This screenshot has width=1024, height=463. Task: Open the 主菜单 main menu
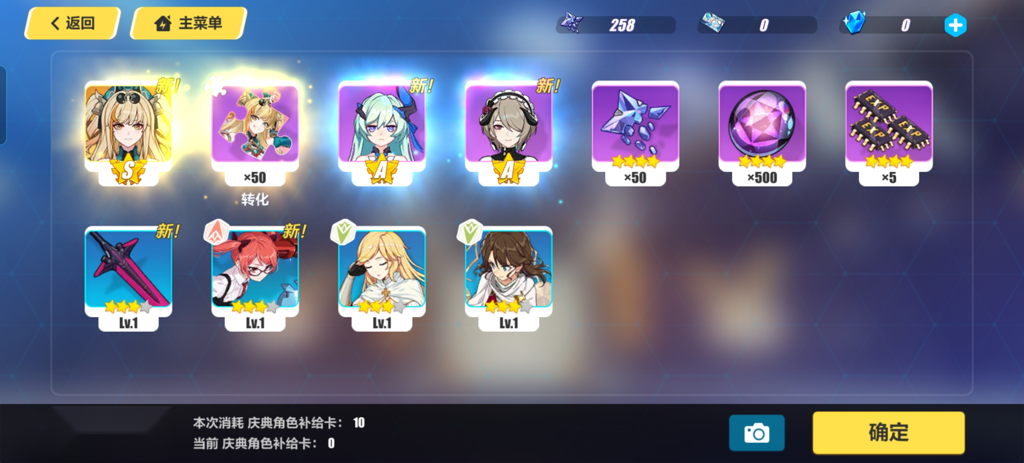tap(188, 23)
